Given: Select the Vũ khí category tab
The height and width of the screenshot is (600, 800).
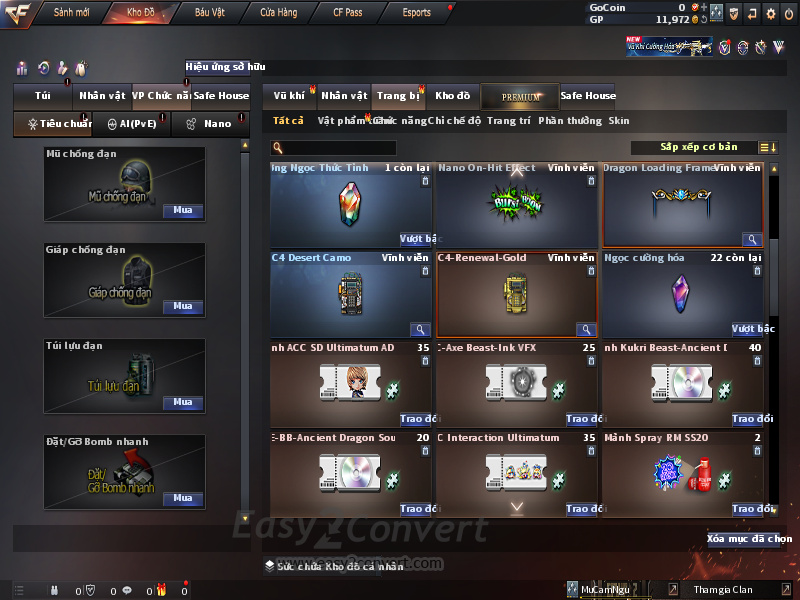Looking at the screenshot, I should coord(289,96).
